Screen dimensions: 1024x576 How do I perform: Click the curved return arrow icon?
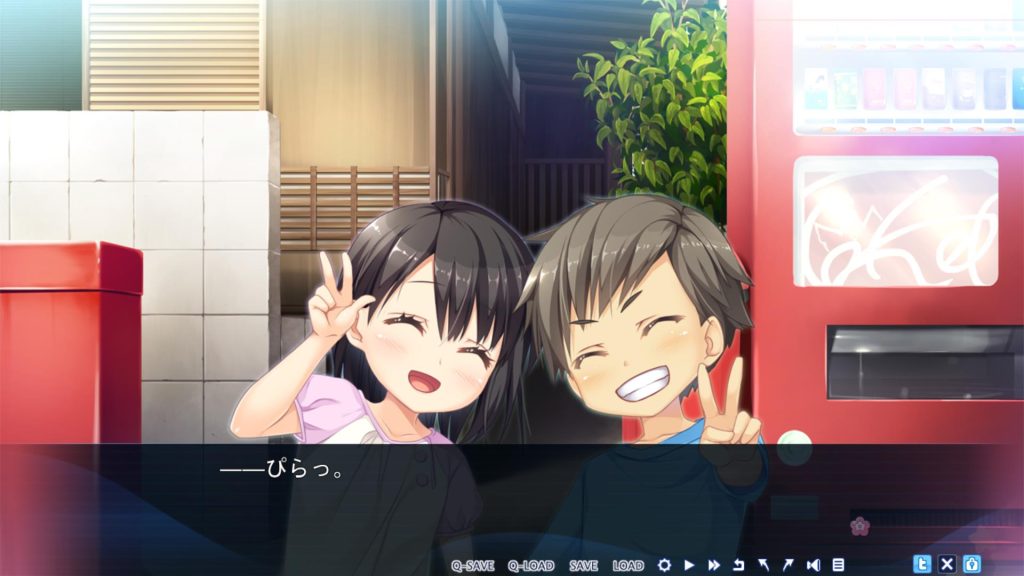click(739, 565)
